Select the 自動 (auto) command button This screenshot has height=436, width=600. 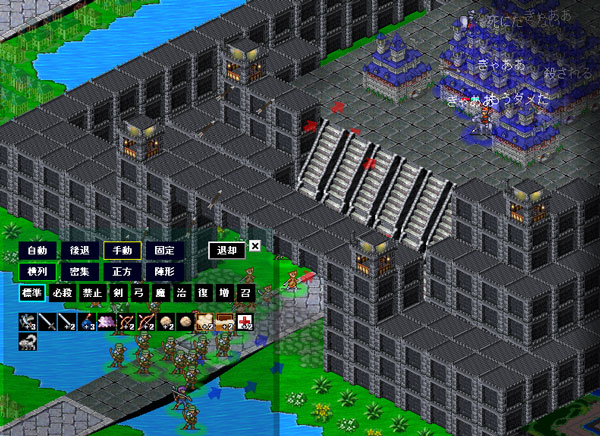37,251
